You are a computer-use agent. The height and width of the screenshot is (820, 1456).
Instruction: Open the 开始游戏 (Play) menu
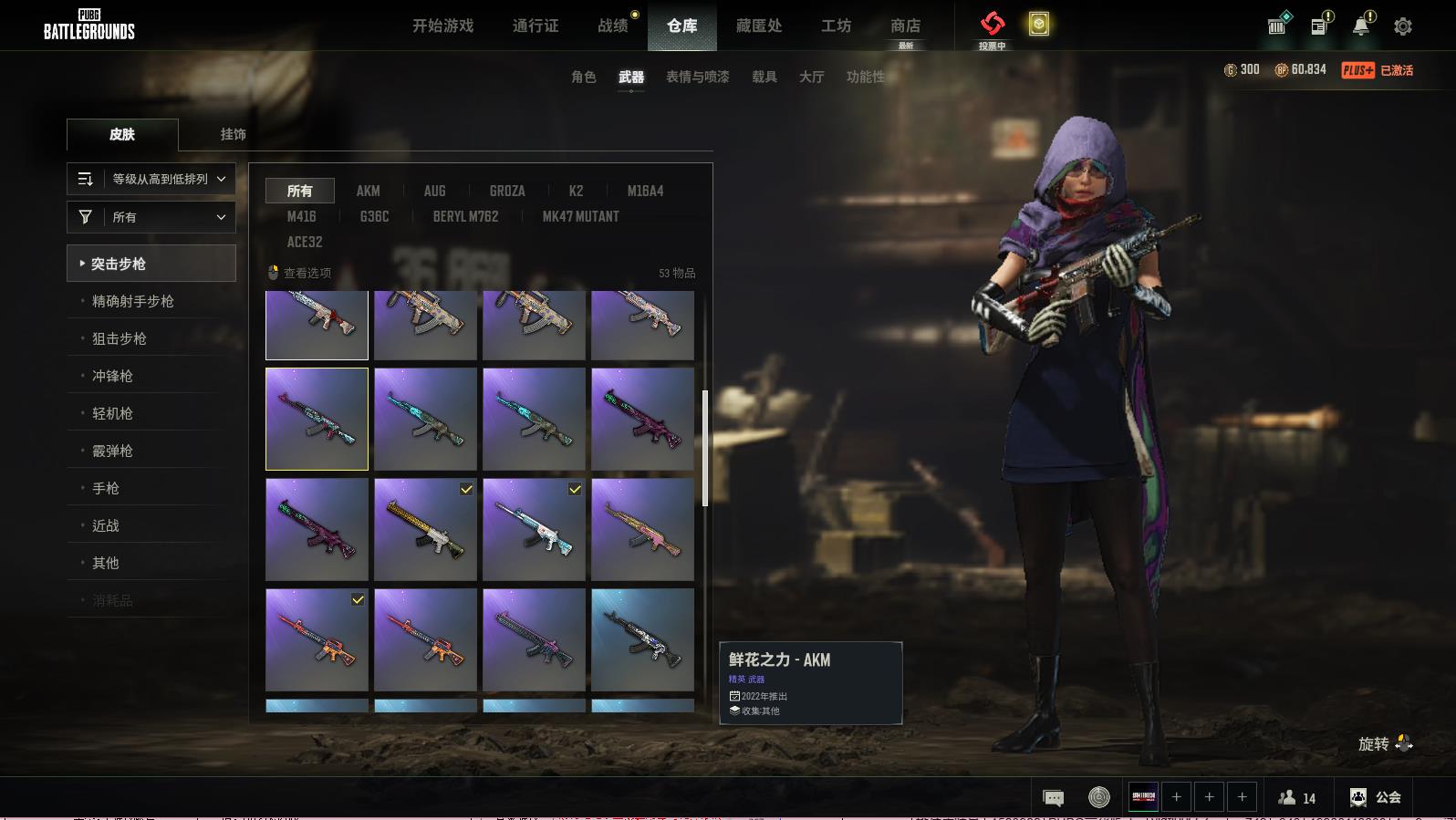(x=442, y=26)
